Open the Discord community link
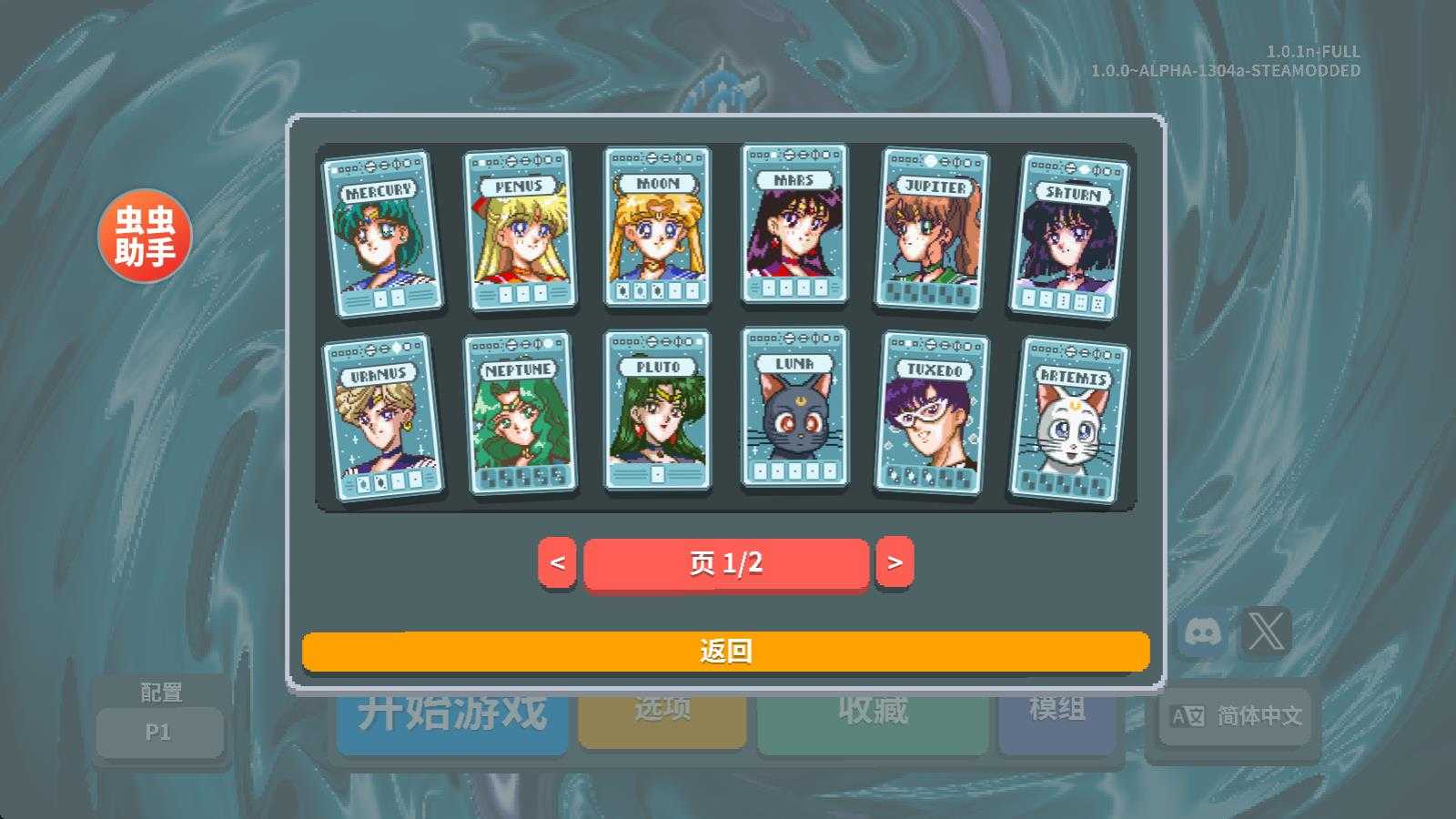The width and height of the screenshot is (1456, 819). point(1203,630)
